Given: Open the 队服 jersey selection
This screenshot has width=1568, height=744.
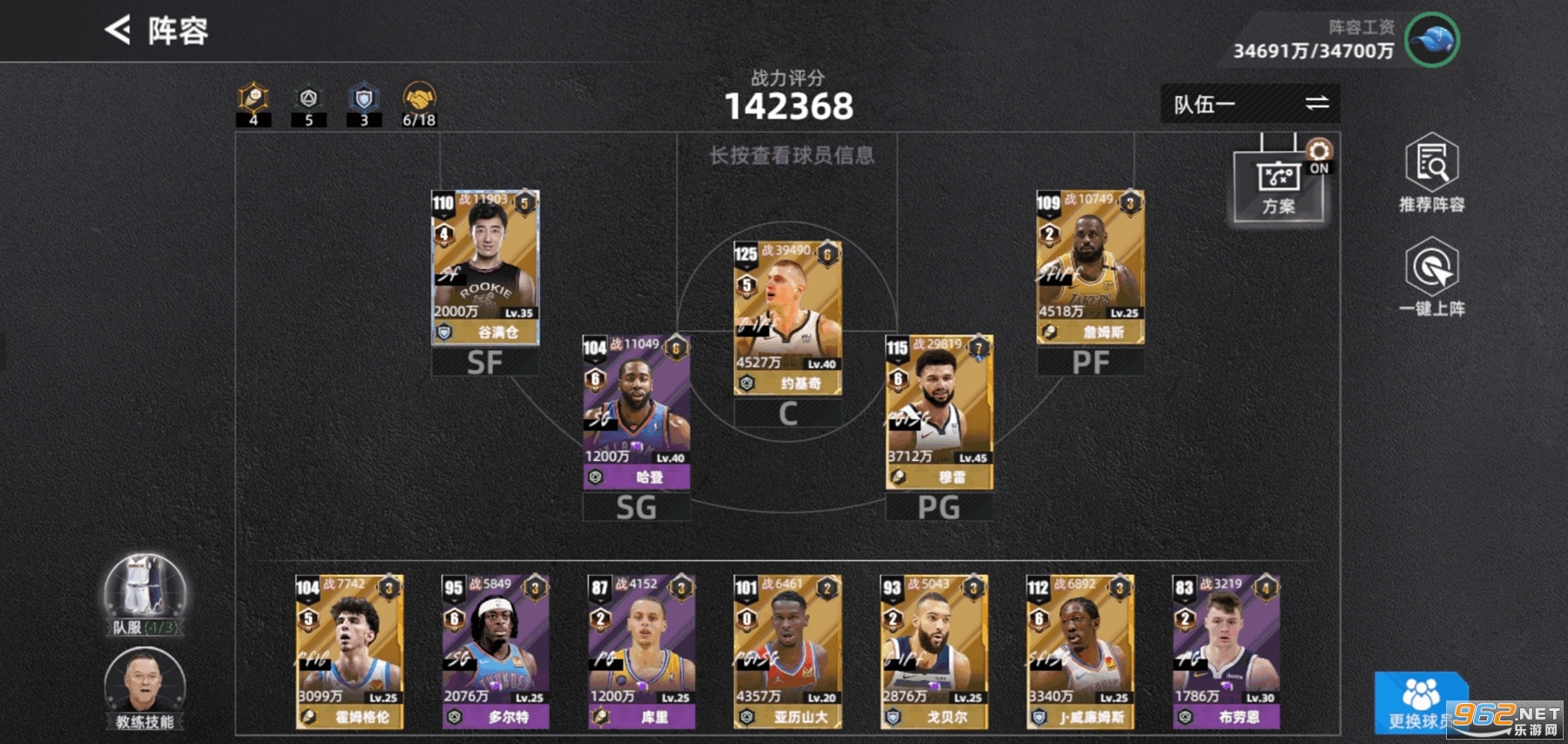Looking at the screenshot, I should (x=145, y=594).
